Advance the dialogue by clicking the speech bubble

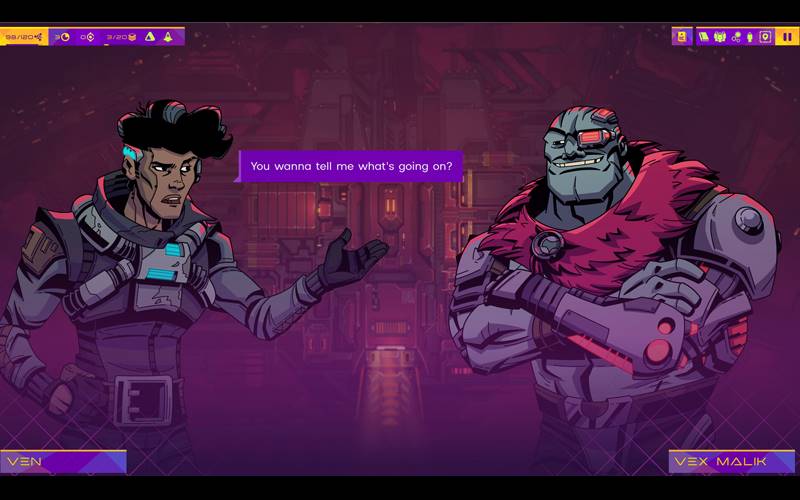[350, 166]
